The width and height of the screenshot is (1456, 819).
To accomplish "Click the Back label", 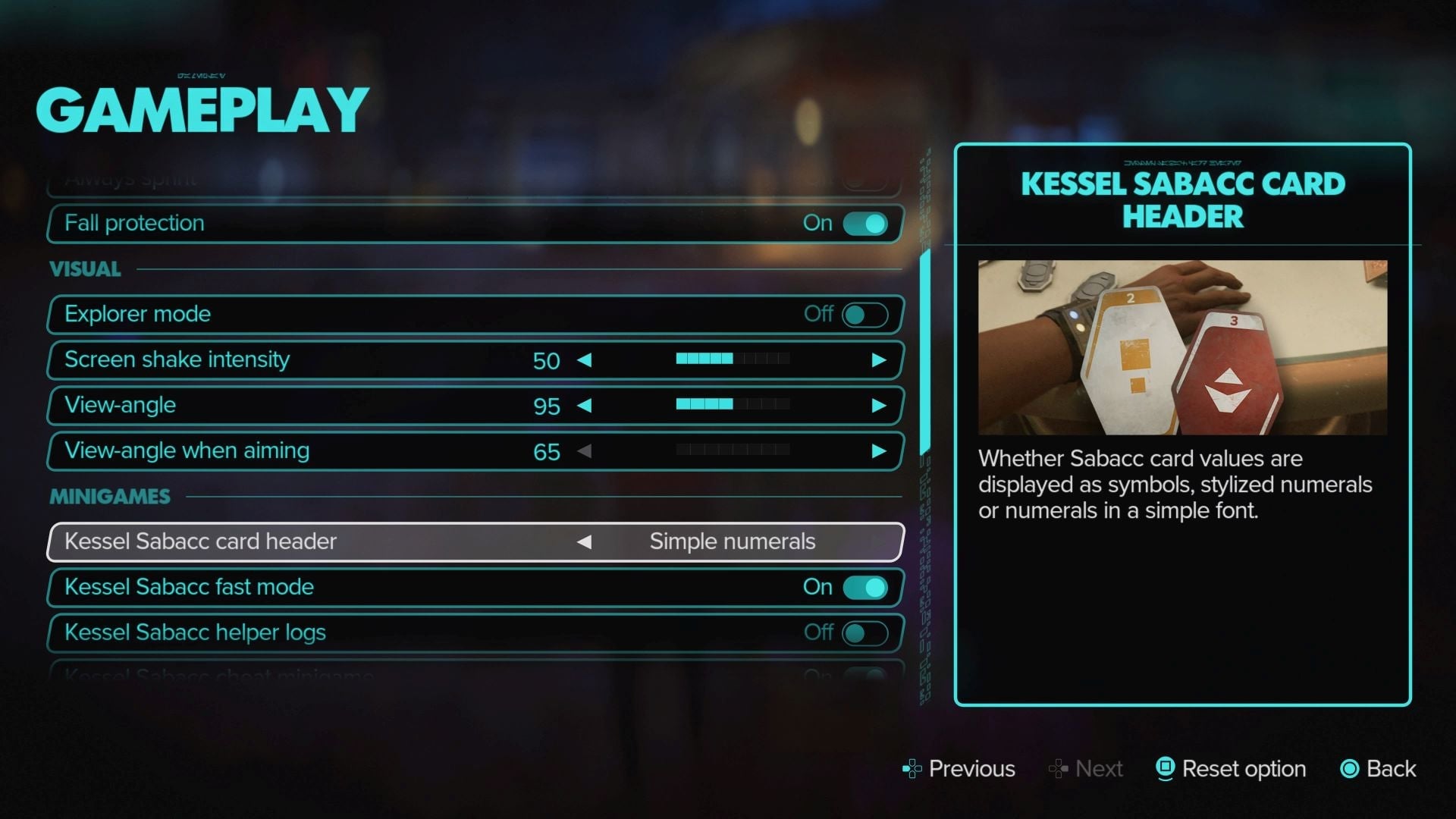I will pyautogui.click(x=1394, y=769).
